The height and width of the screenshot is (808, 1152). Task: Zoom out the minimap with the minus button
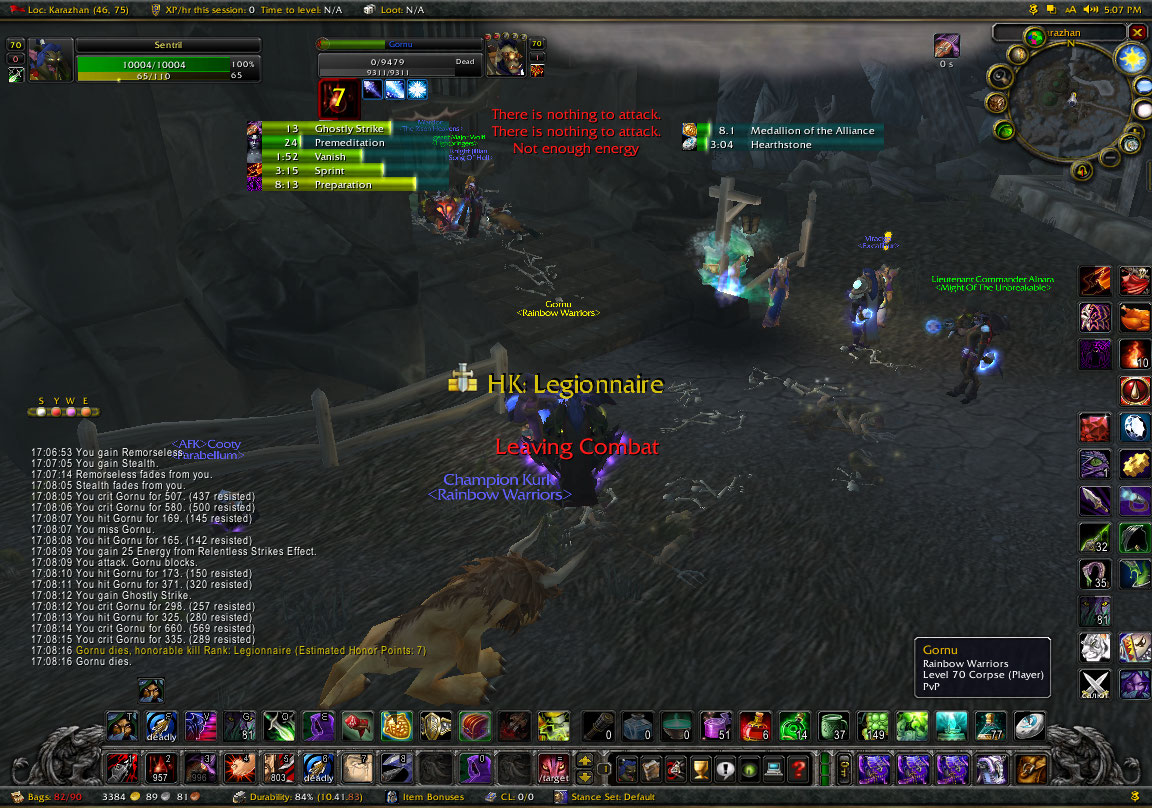[1110, 158]
